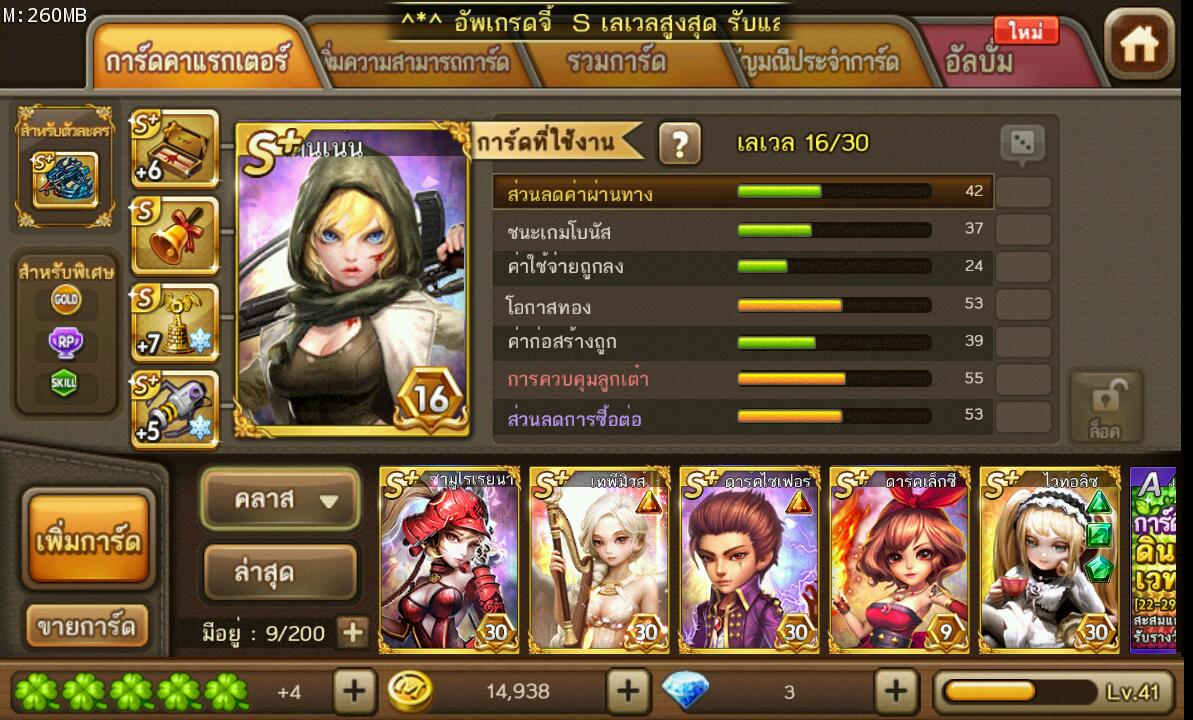This screenshot has height=720, width=1193.
Task: Buy diamonds with the plus button
Action: 896,690
